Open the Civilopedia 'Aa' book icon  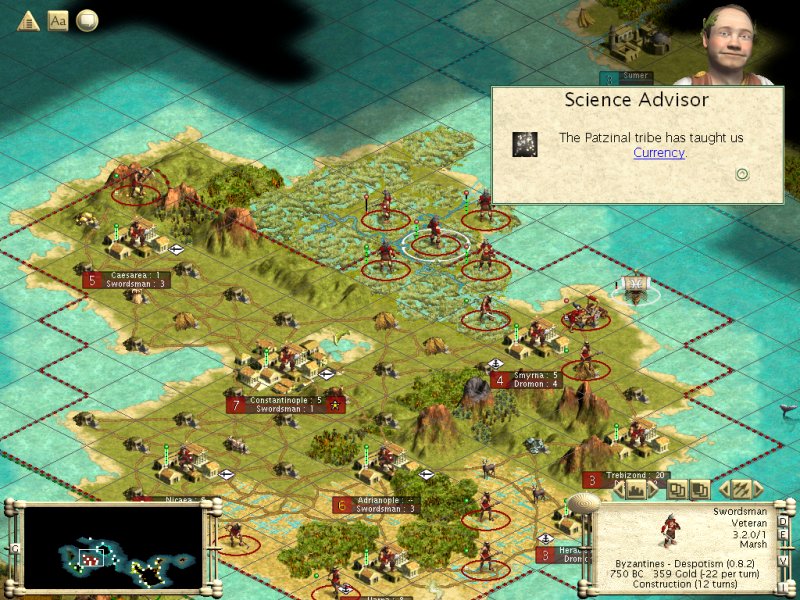click(x=58, y=20)
